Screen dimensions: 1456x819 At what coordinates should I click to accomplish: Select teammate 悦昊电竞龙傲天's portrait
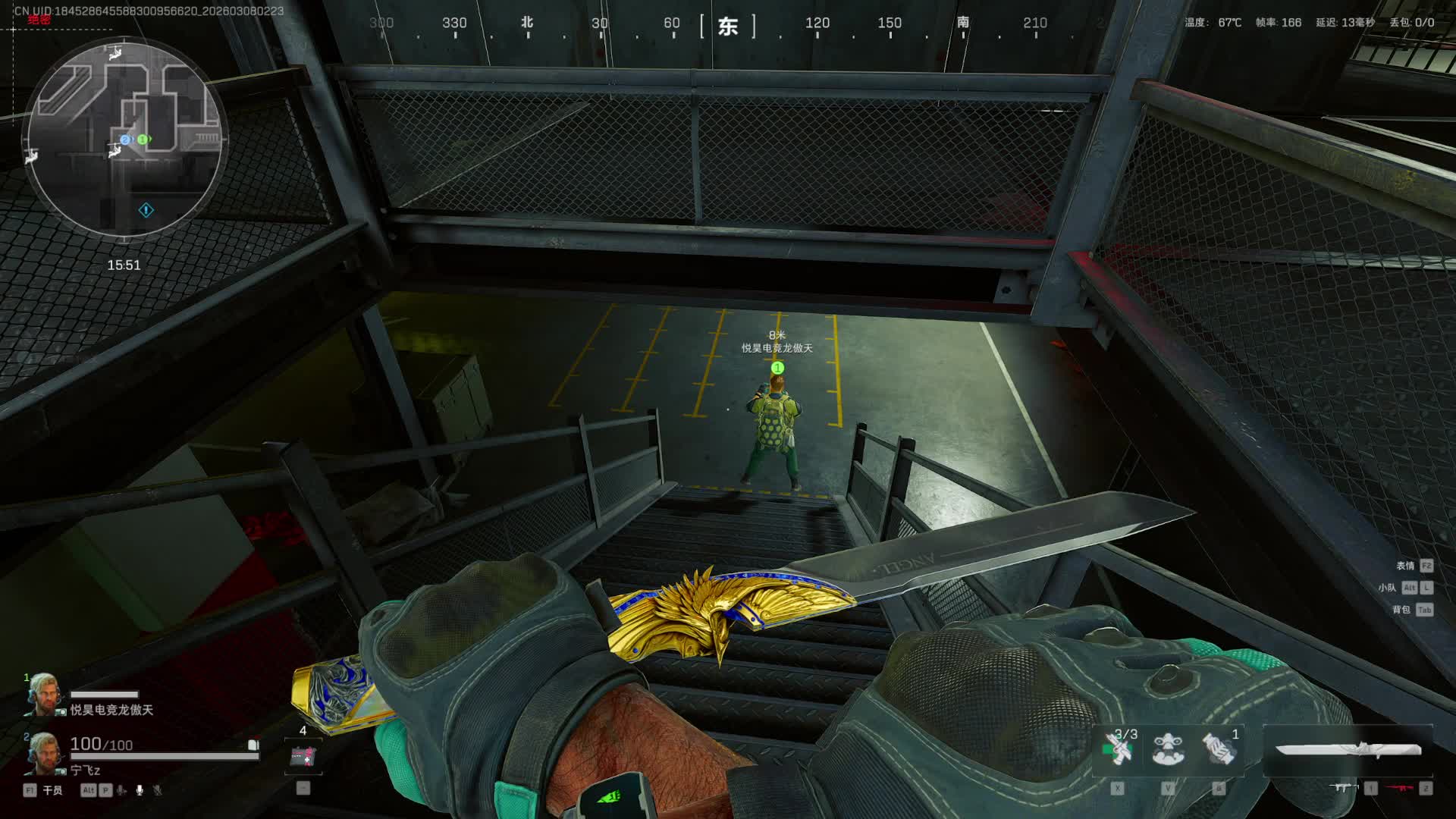[42, 694]
